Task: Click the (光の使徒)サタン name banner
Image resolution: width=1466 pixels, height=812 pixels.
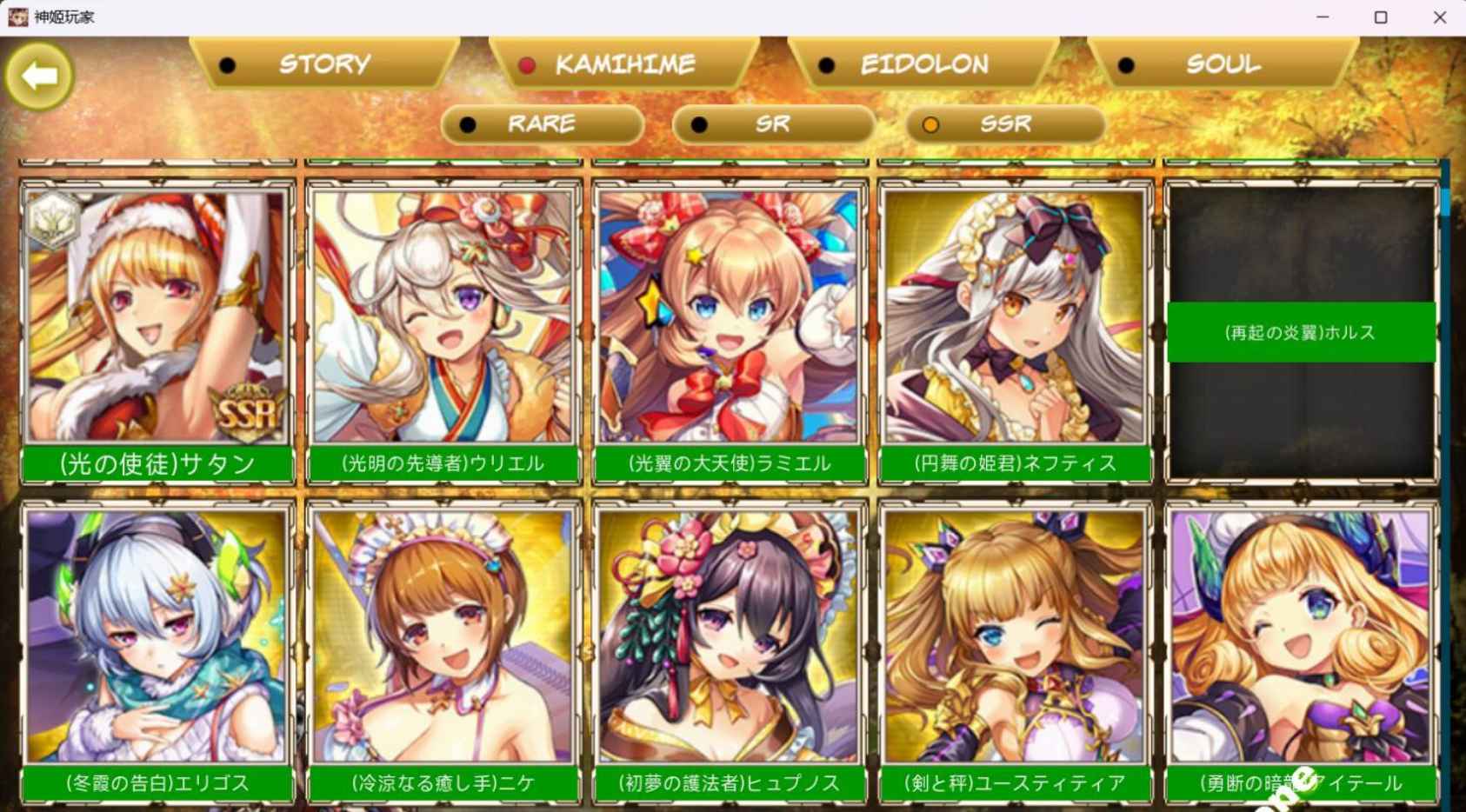Action: 157,464
